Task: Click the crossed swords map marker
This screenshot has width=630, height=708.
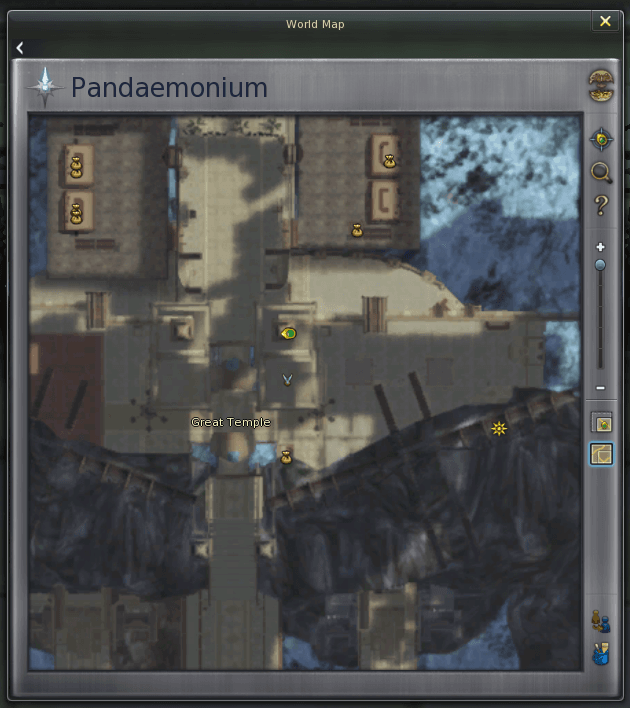Action: coord(287,378)
